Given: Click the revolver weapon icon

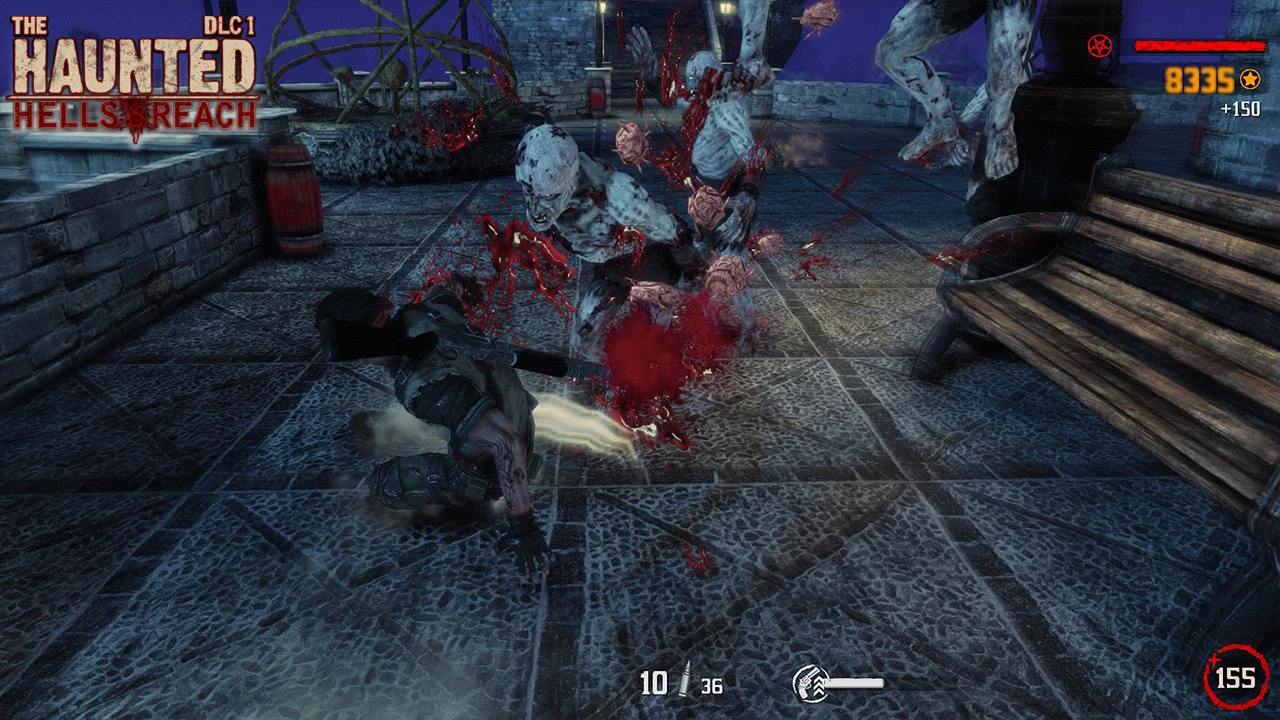Looking at the screenshot, I should [x=808, y=683].
